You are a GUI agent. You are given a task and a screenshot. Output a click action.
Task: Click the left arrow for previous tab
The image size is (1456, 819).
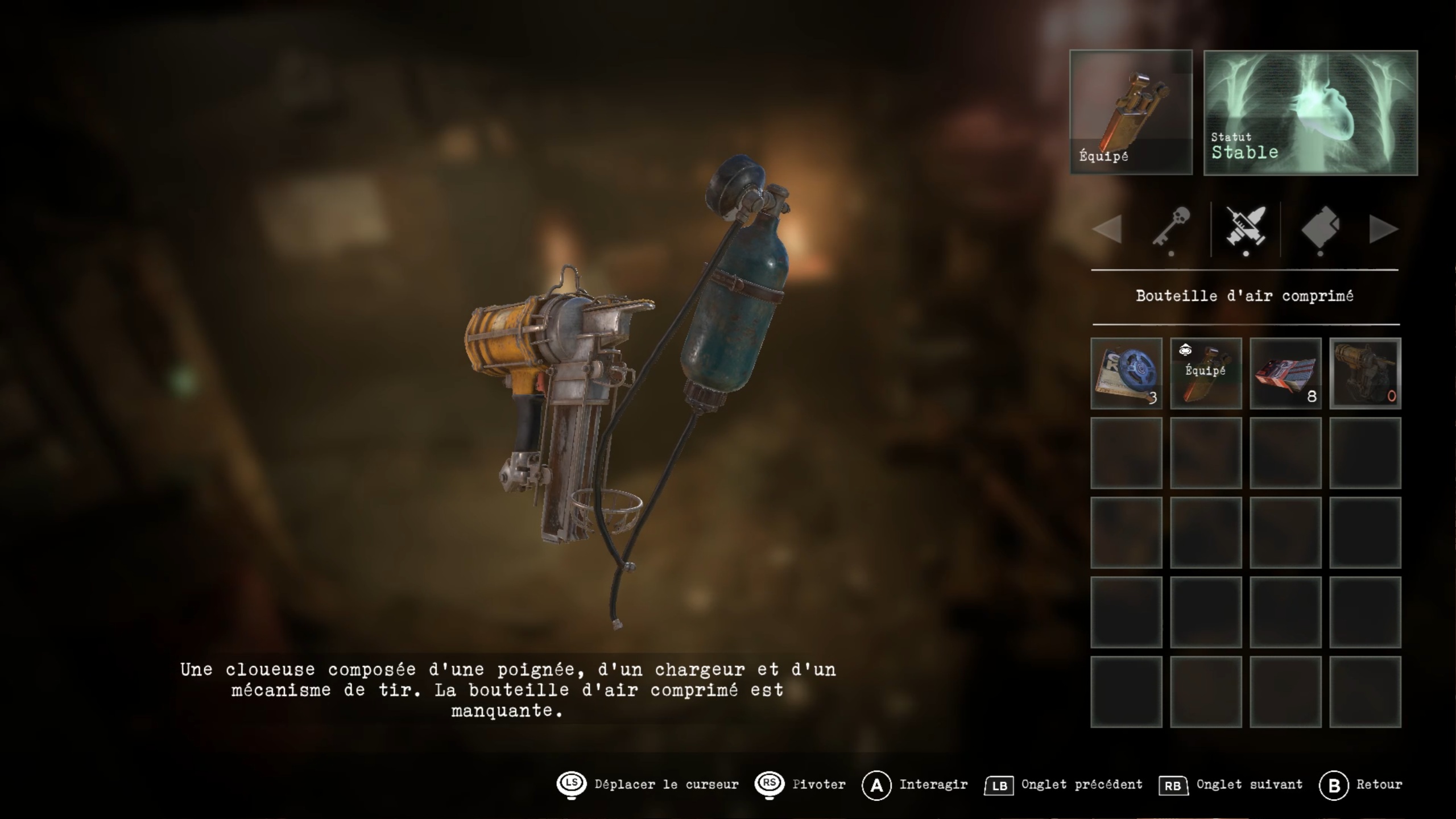[x=1107, y=229]
